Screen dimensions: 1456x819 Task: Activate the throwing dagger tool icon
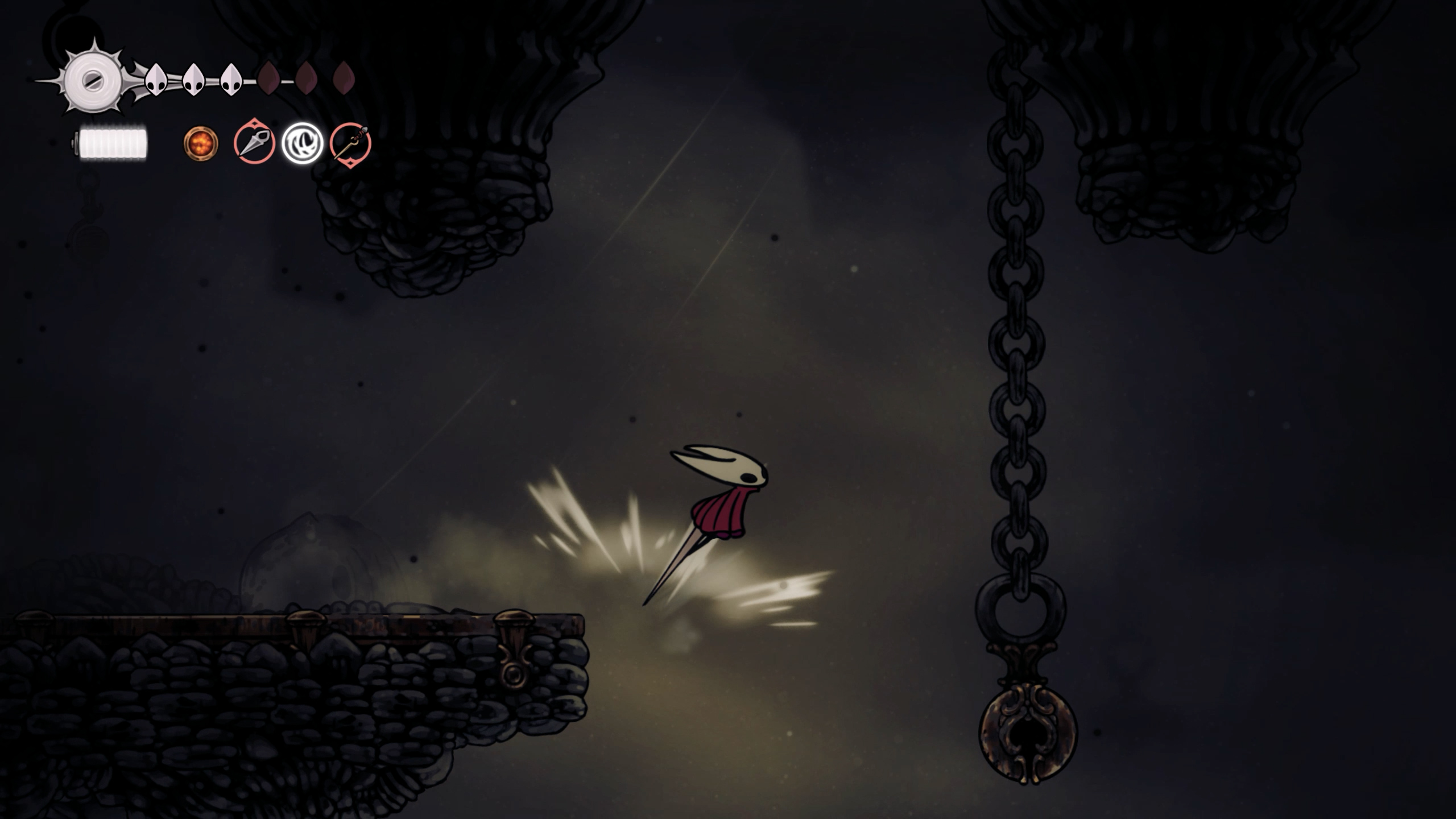[x=254, y=143]
